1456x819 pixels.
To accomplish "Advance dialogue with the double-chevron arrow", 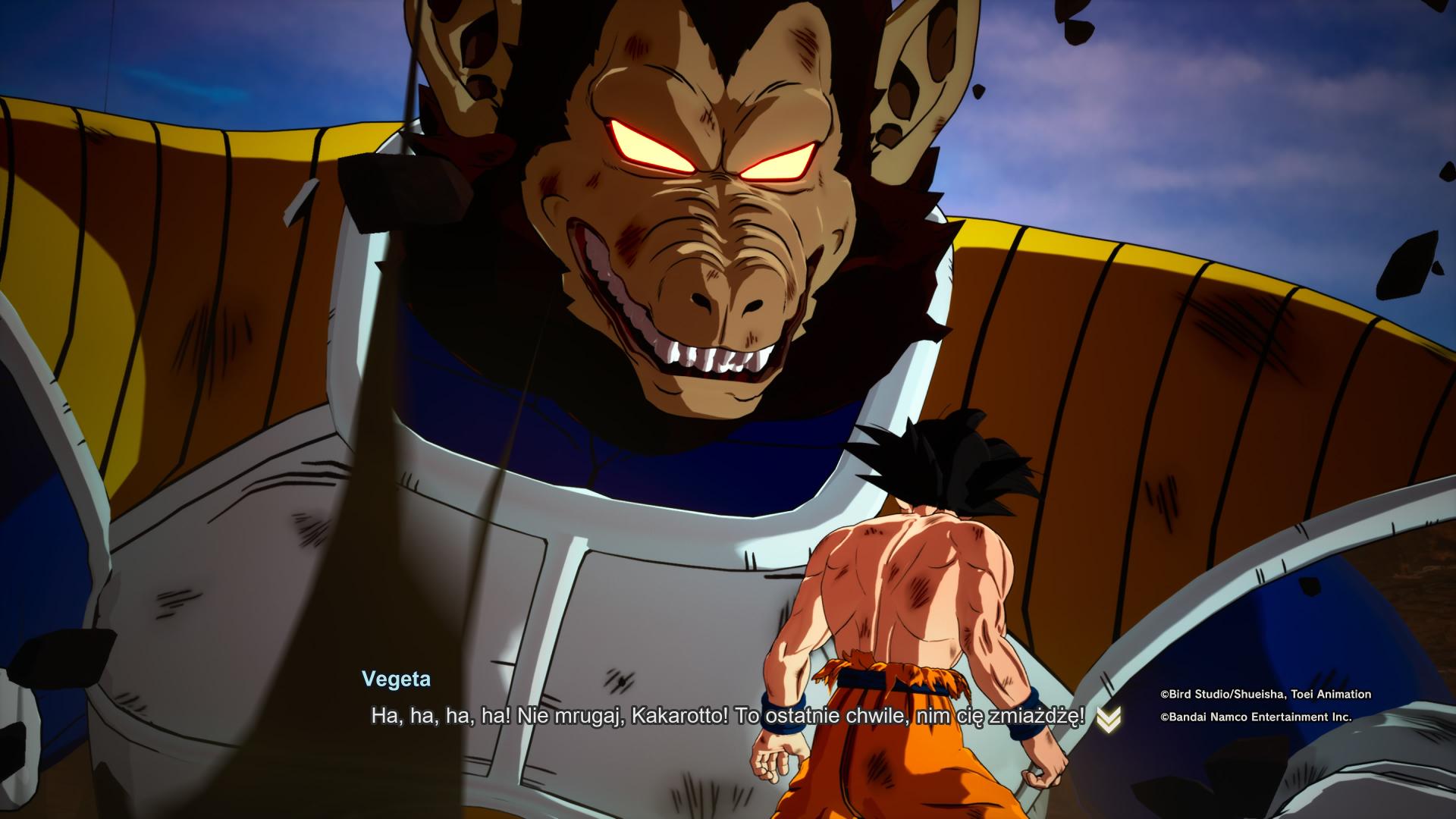I will point(1108,718).
